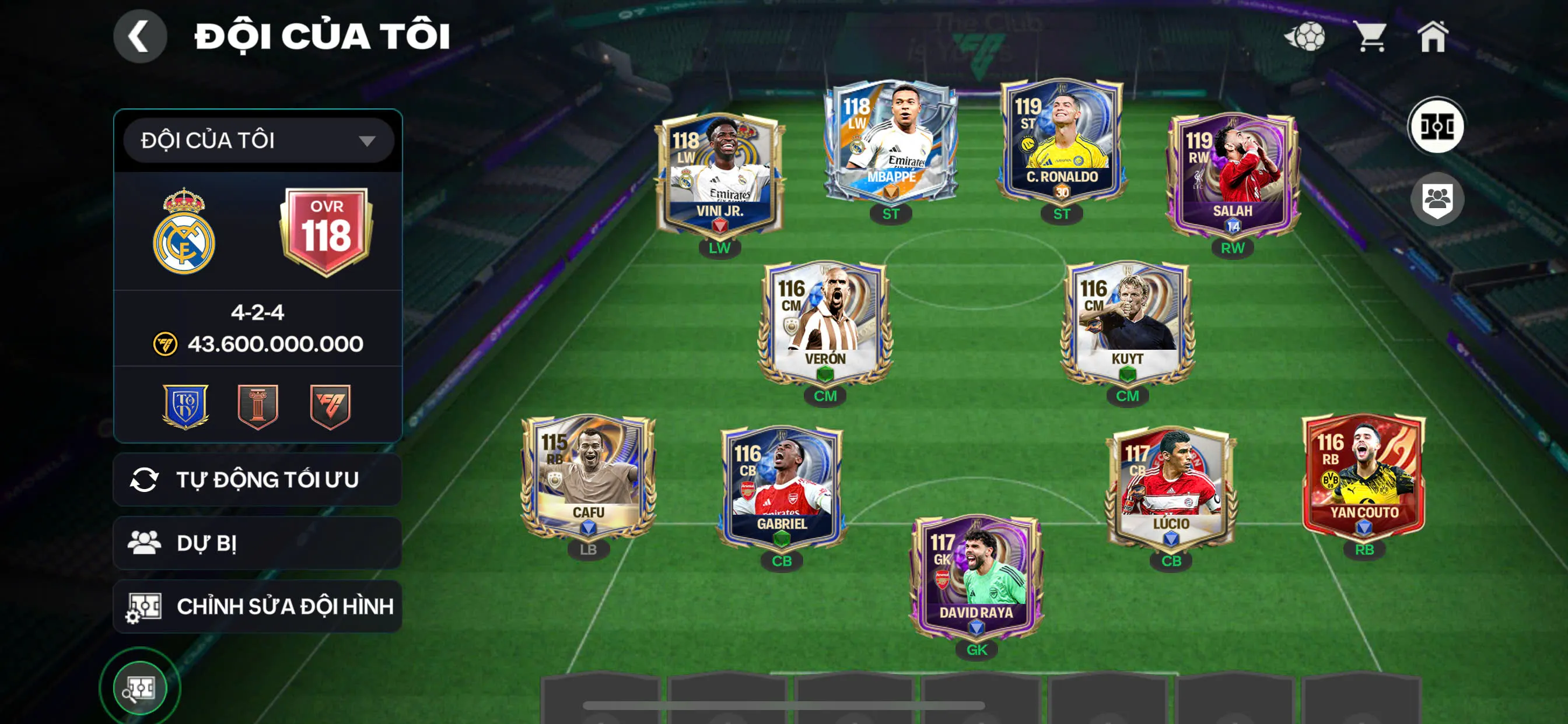Screen dimensions: 1568x724
Task: Go back using the arrow button
Action: tap(140, 37)
